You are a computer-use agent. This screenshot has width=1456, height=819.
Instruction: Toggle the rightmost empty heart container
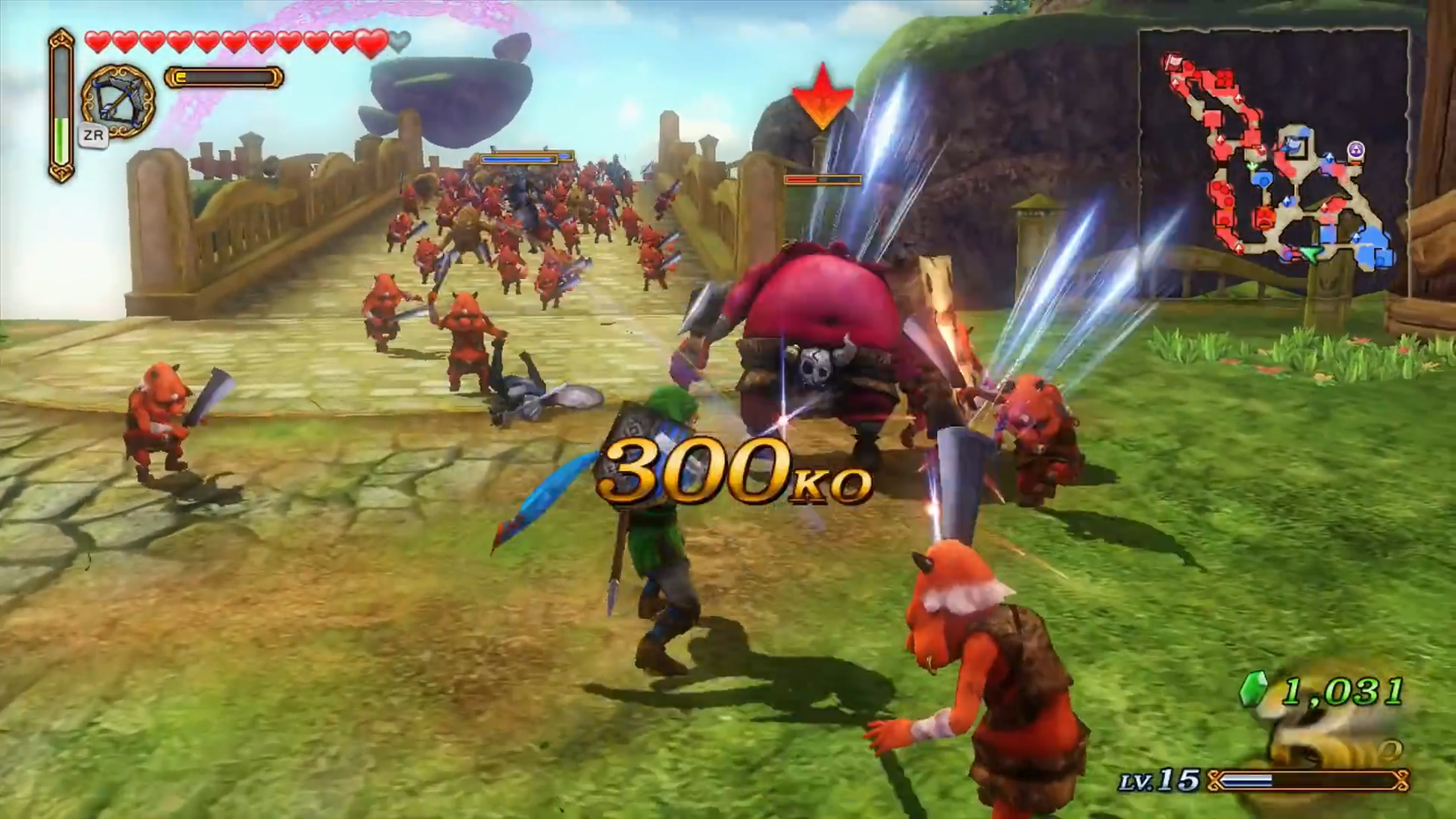pyautogui.click(x=402, y=41)
